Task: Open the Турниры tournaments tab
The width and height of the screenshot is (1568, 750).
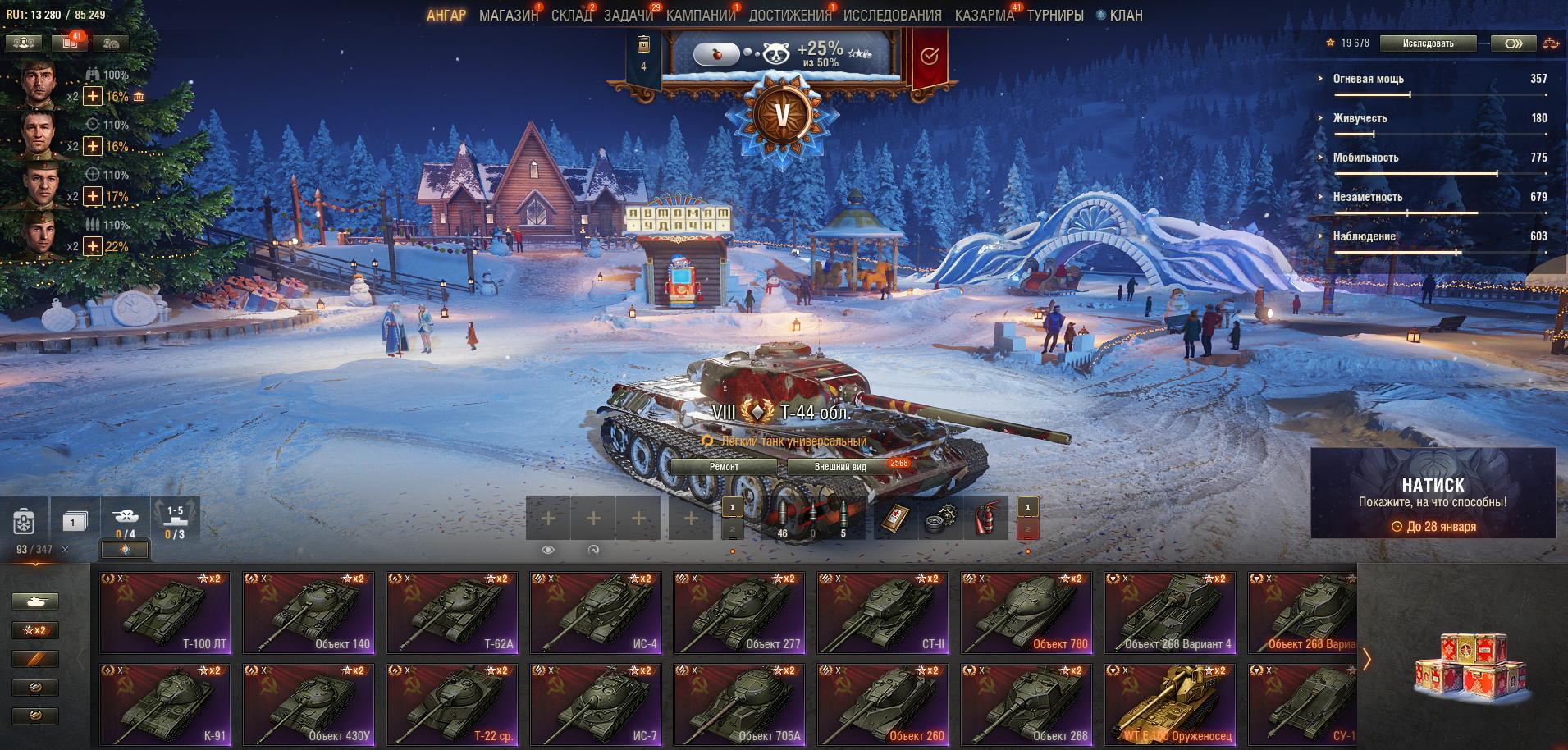Action: pos(1055,16)
